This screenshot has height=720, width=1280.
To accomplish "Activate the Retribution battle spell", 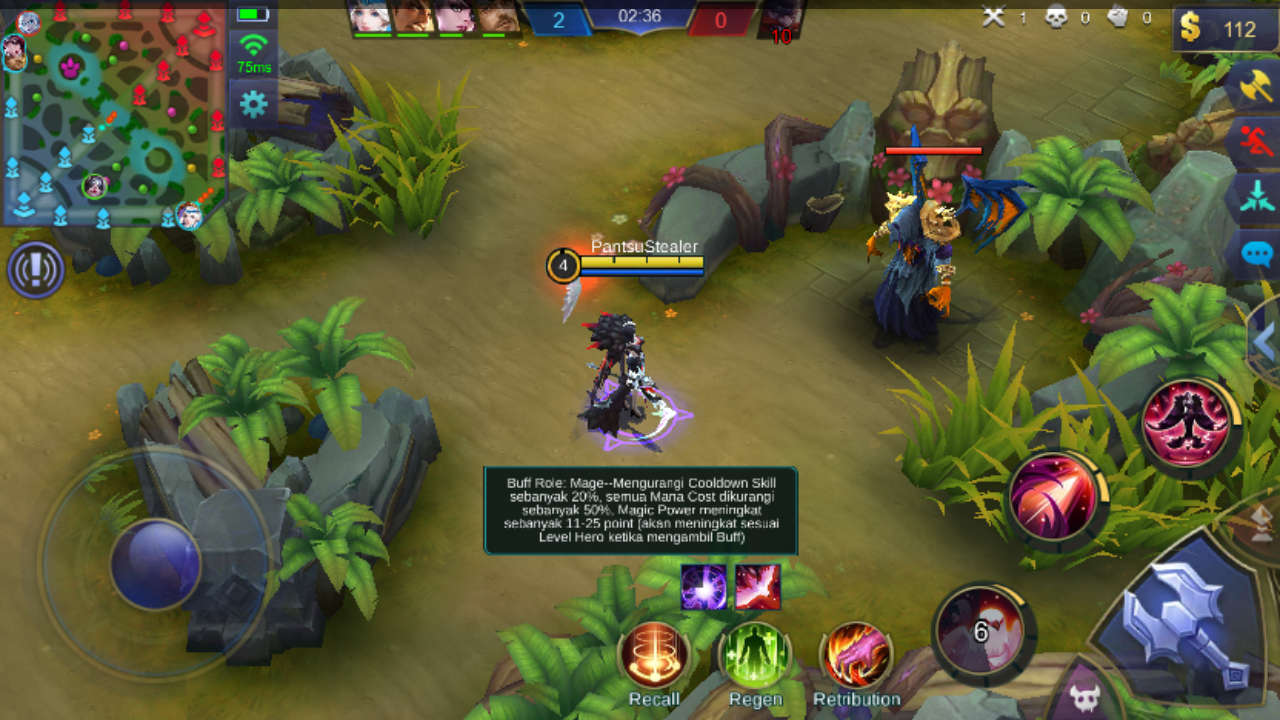I will tap(855, 655).
